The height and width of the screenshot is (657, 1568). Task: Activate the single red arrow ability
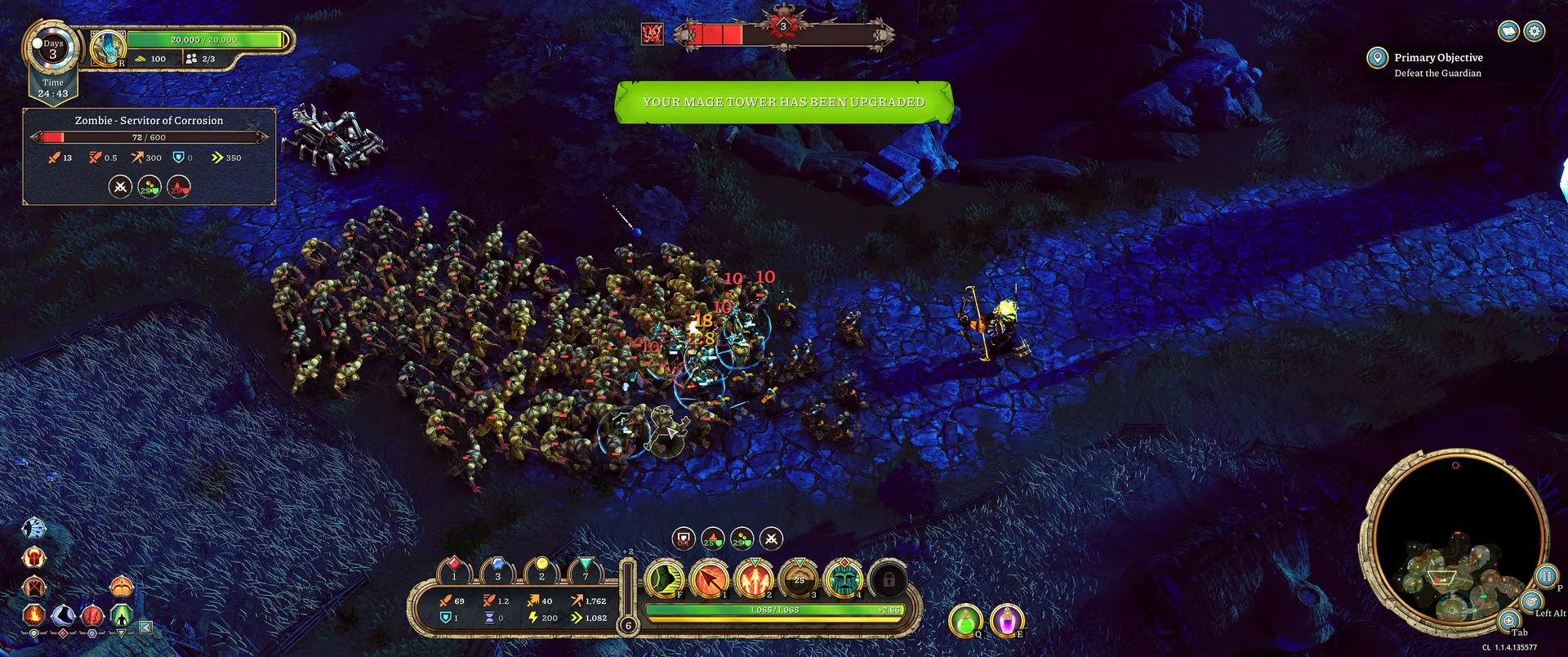pos(710,579)
